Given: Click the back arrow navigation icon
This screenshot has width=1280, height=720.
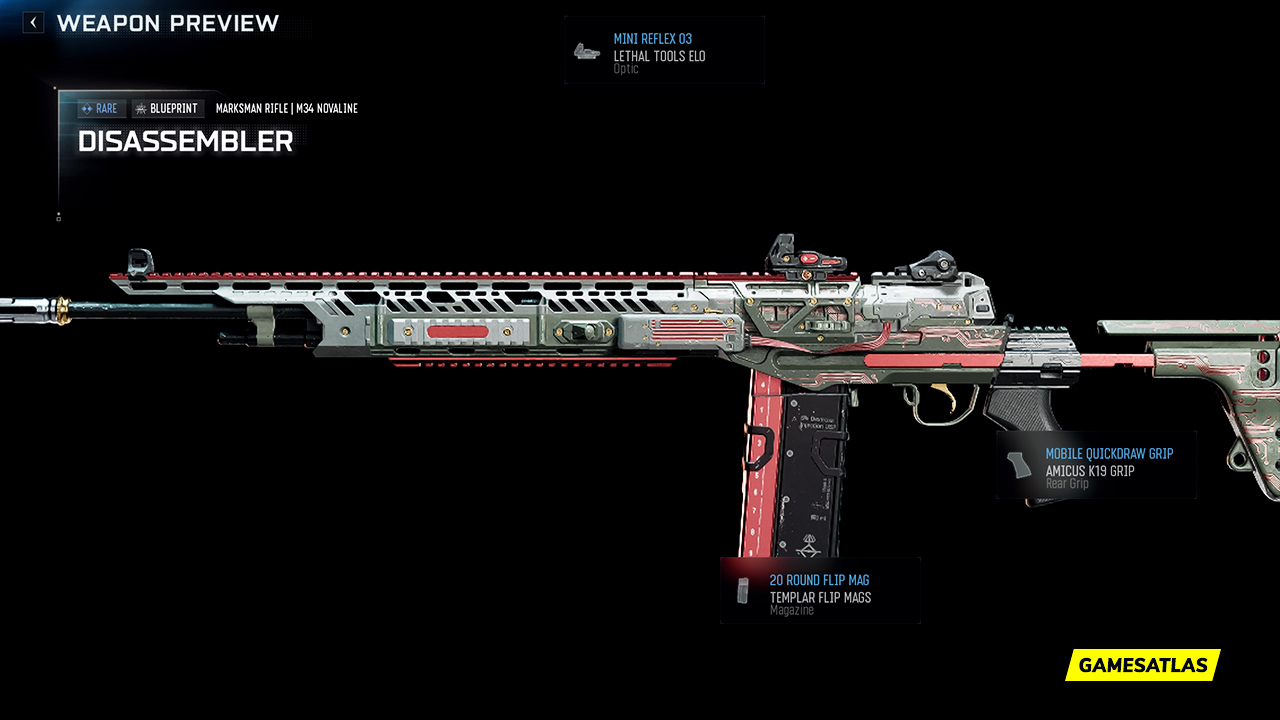Looking at the screenshot, I should pyautogui.click(x=33, y=21).
